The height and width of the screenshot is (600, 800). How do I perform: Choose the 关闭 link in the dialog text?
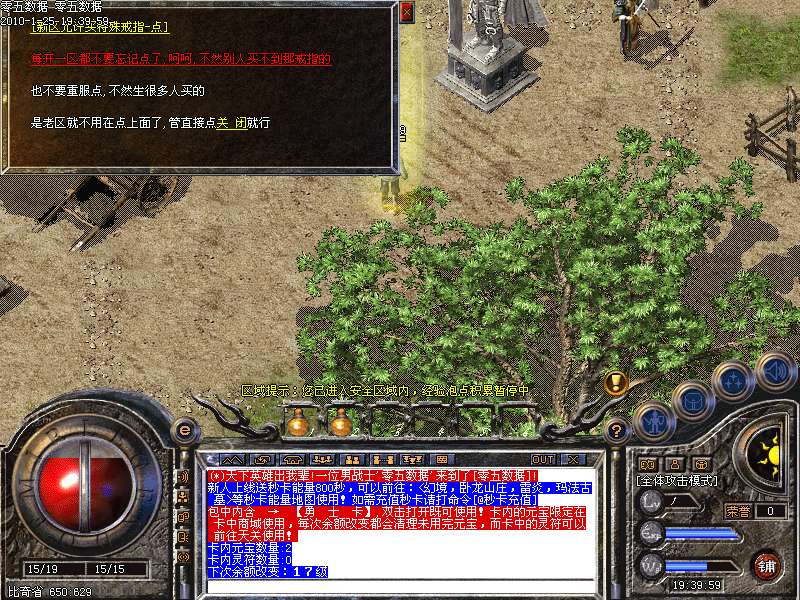tap(232, 123)
